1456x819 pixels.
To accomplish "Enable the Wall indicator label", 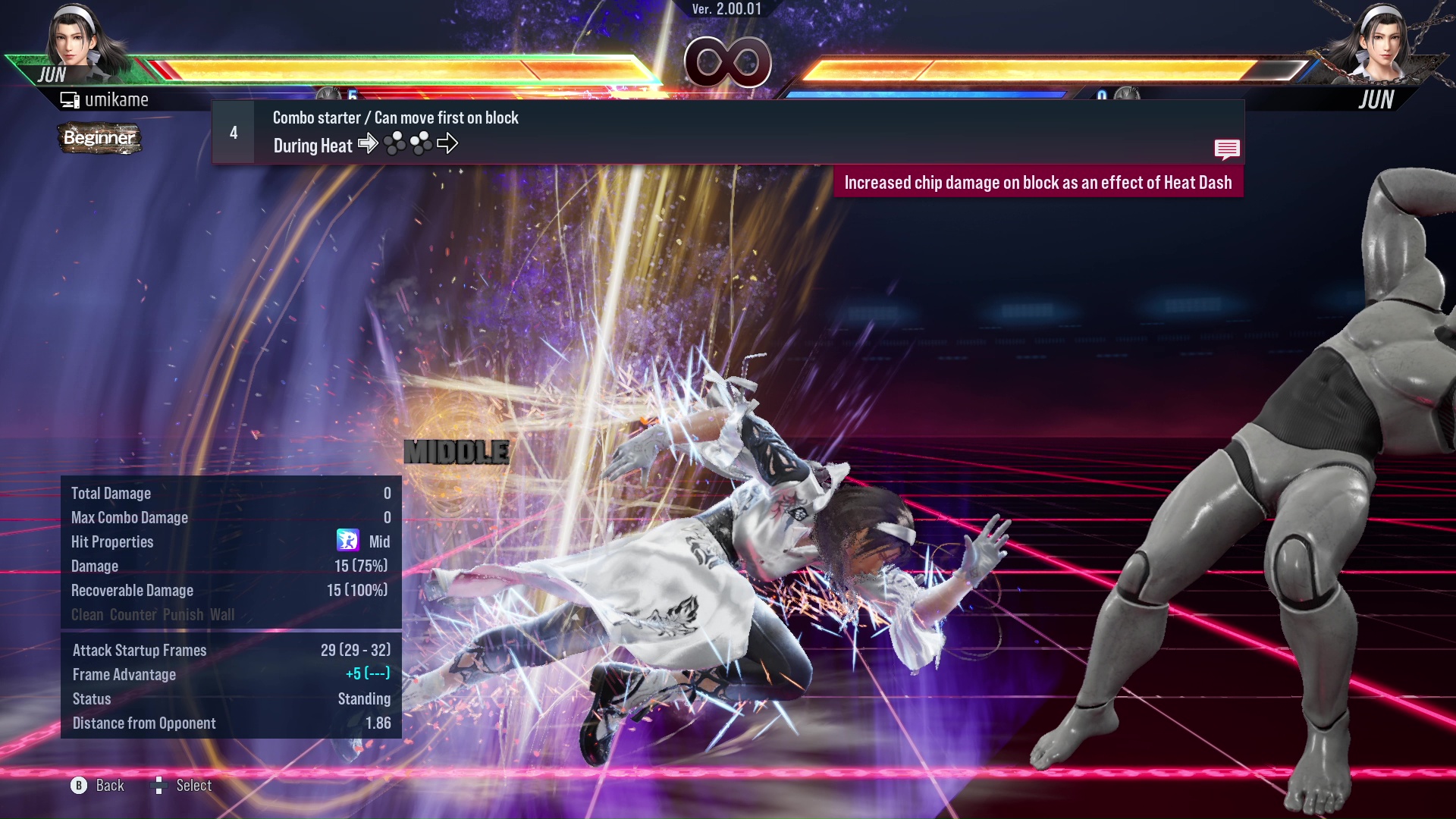I will click(x=224, y=615).
